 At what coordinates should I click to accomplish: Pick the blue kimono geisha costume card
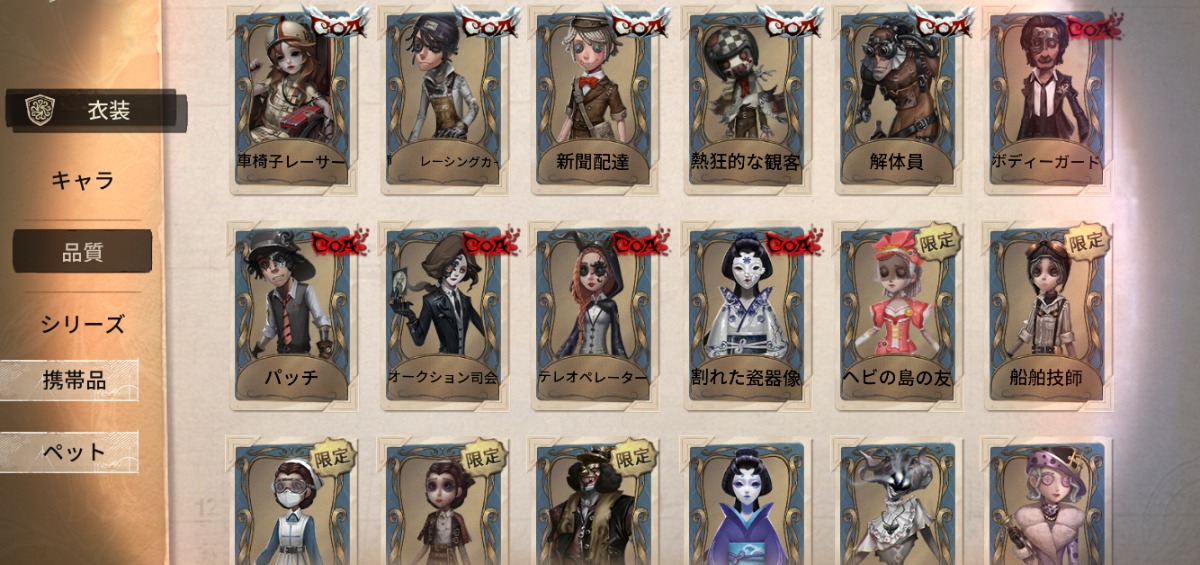click(745, 505)
